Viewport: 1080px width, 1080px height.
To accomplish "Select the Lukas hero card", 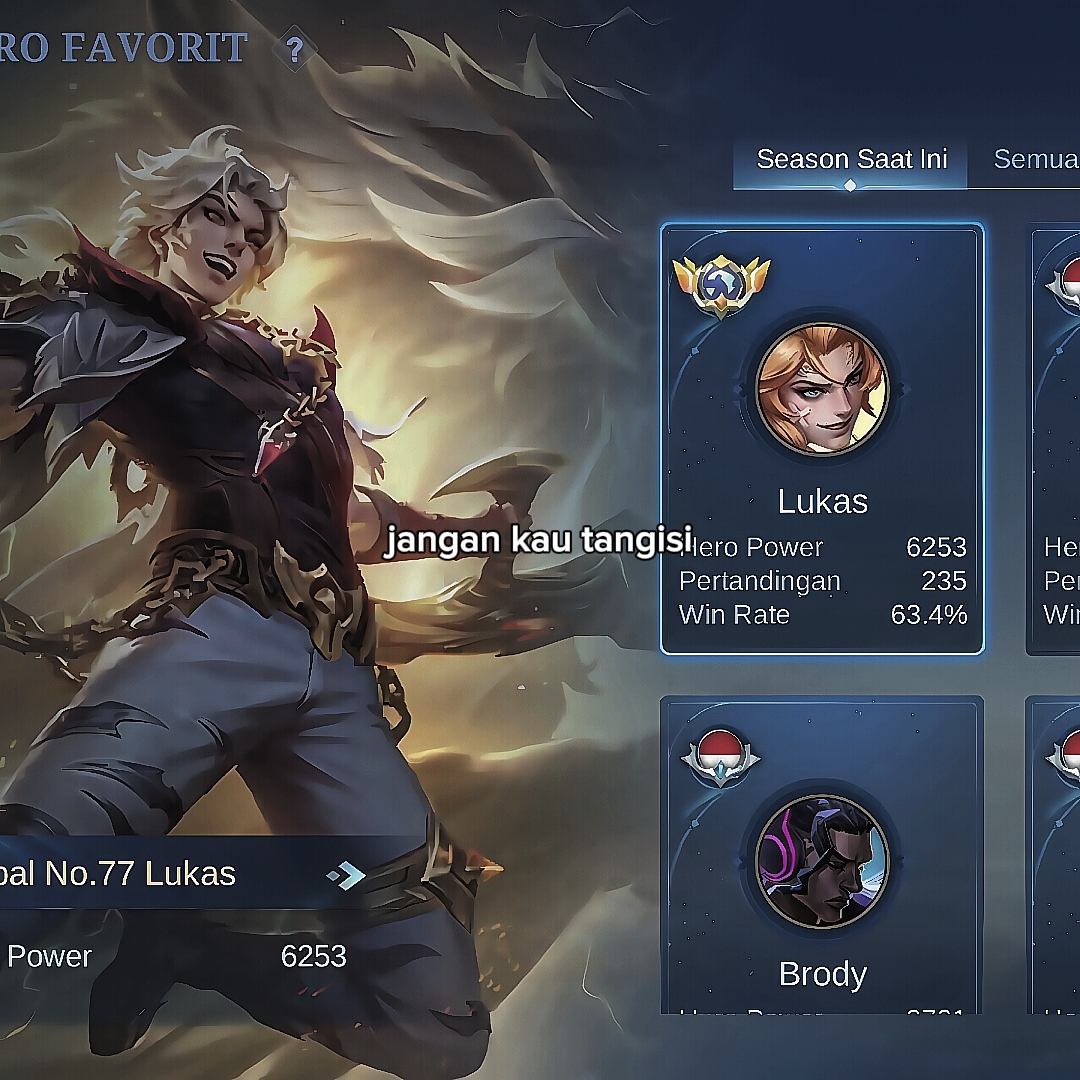I will point(822,440).
